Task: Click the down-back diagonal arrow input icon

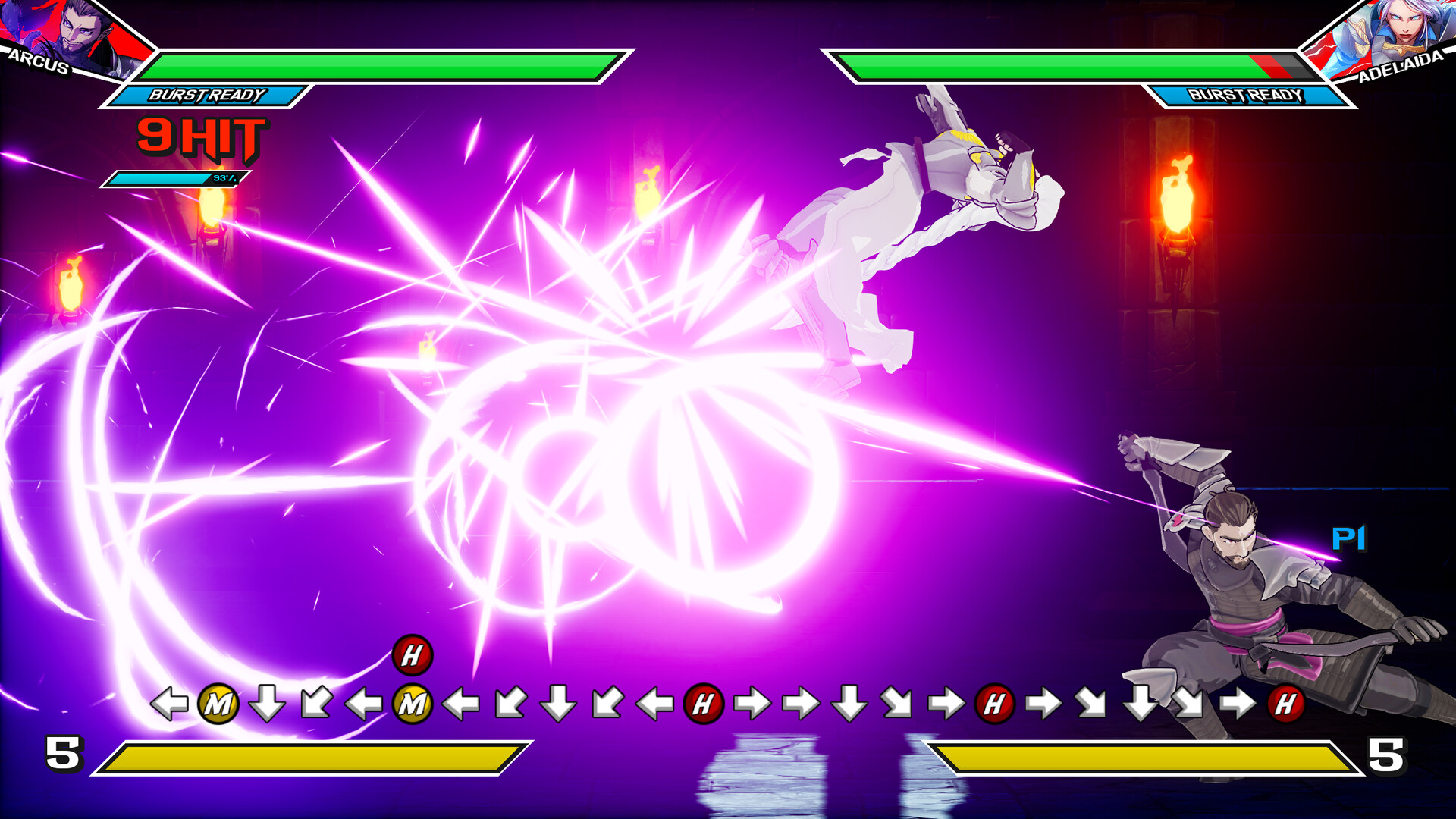Action: coord(315,704)
